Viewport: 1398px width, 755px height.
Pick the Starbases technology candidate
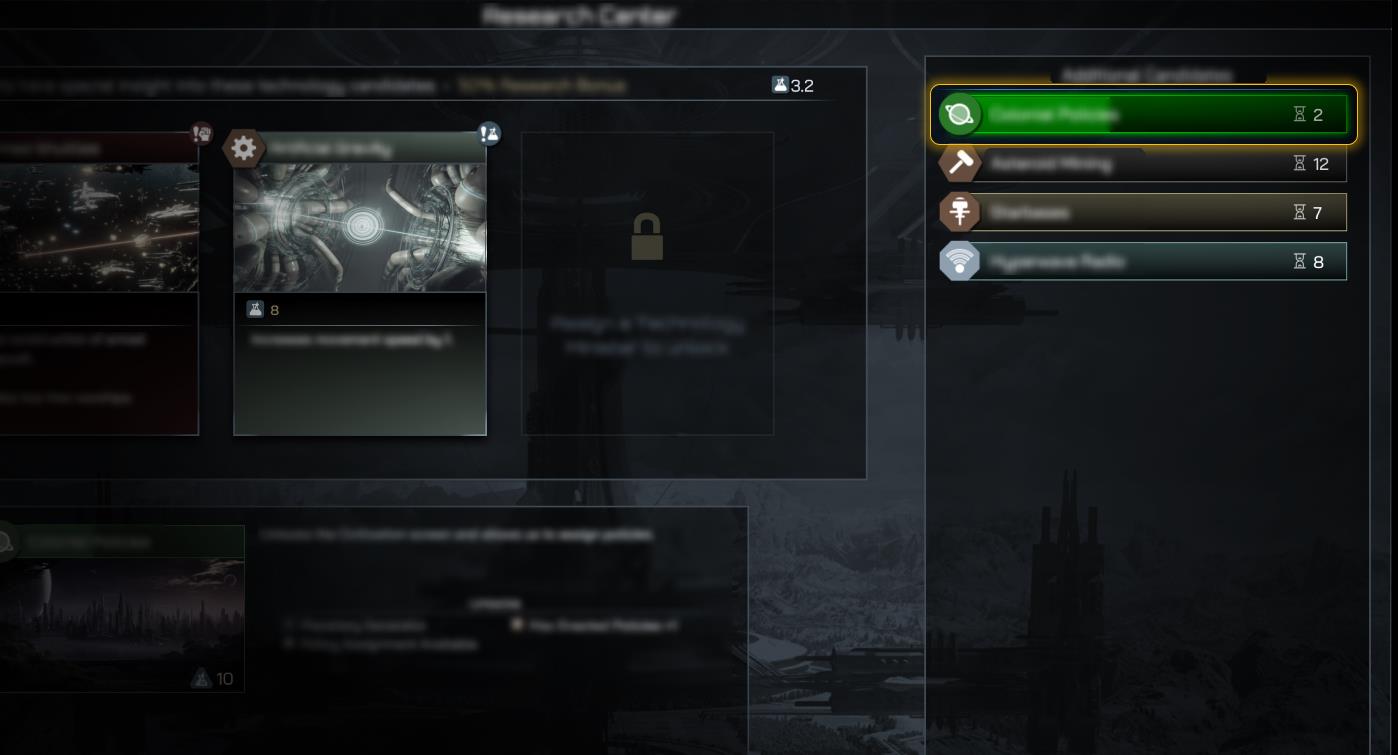pos(1143,212)
